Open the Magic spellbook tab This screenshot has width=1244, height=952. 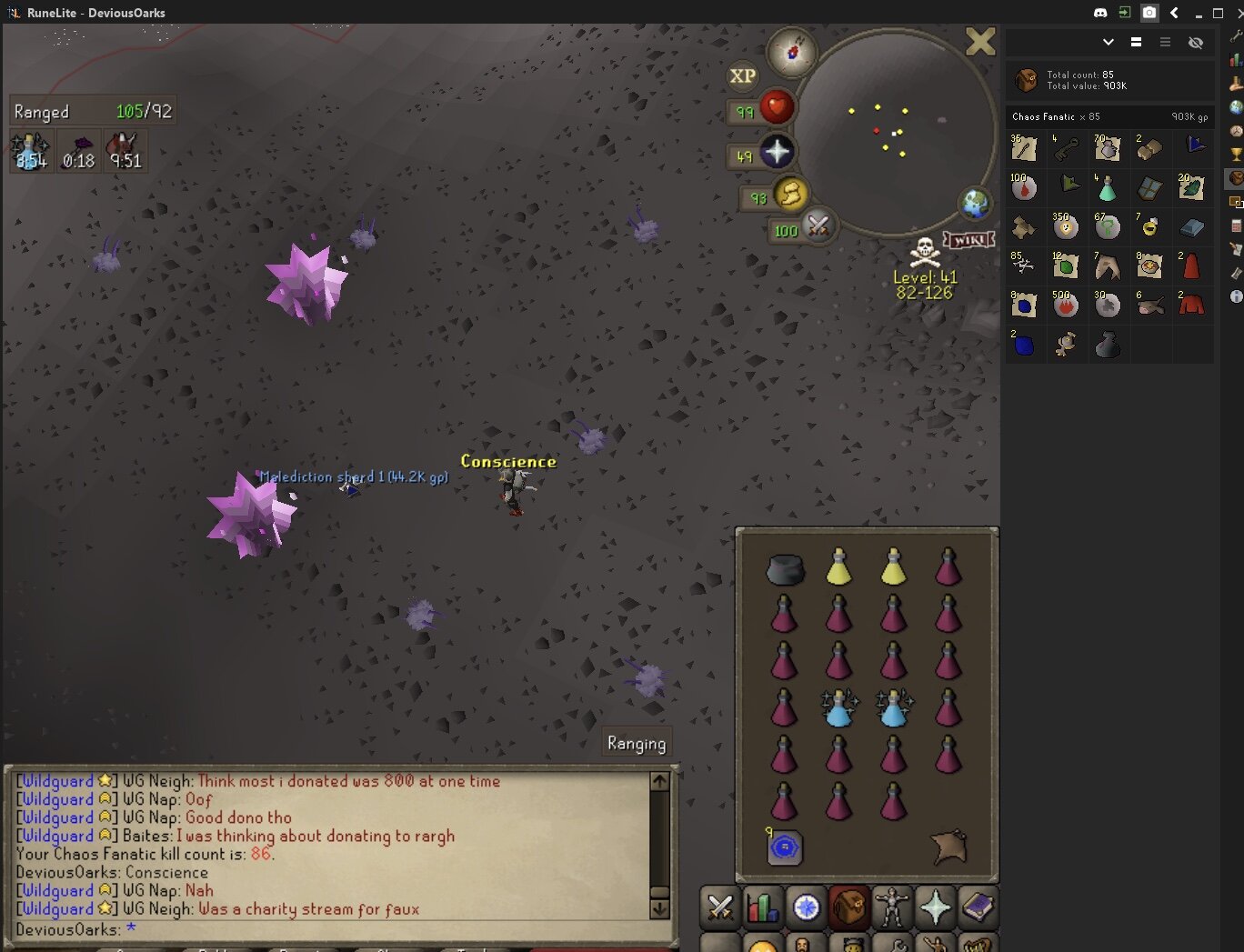[x=978, y=907]
